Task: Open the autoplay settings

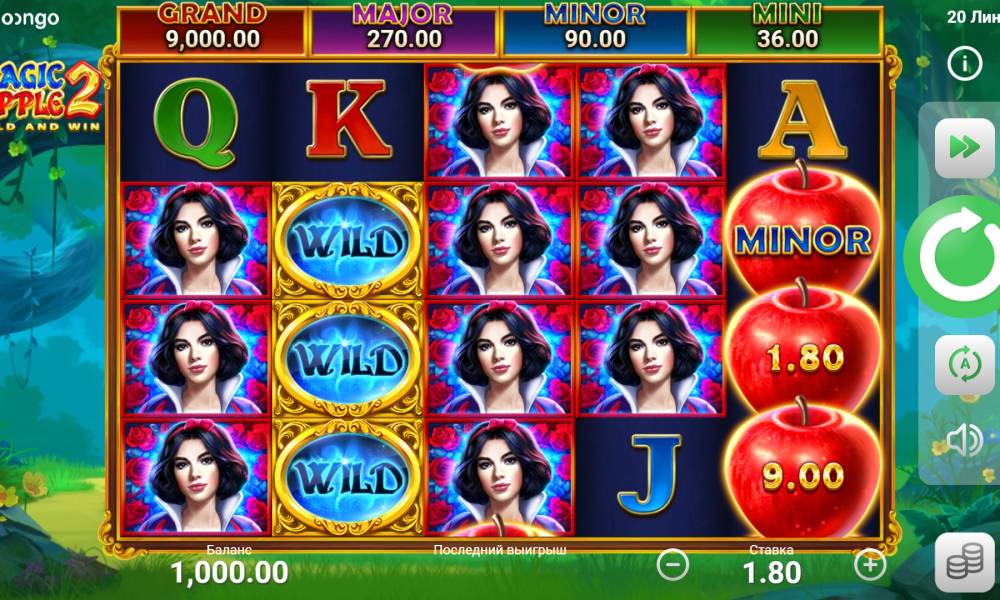Action: pos(964,364)
